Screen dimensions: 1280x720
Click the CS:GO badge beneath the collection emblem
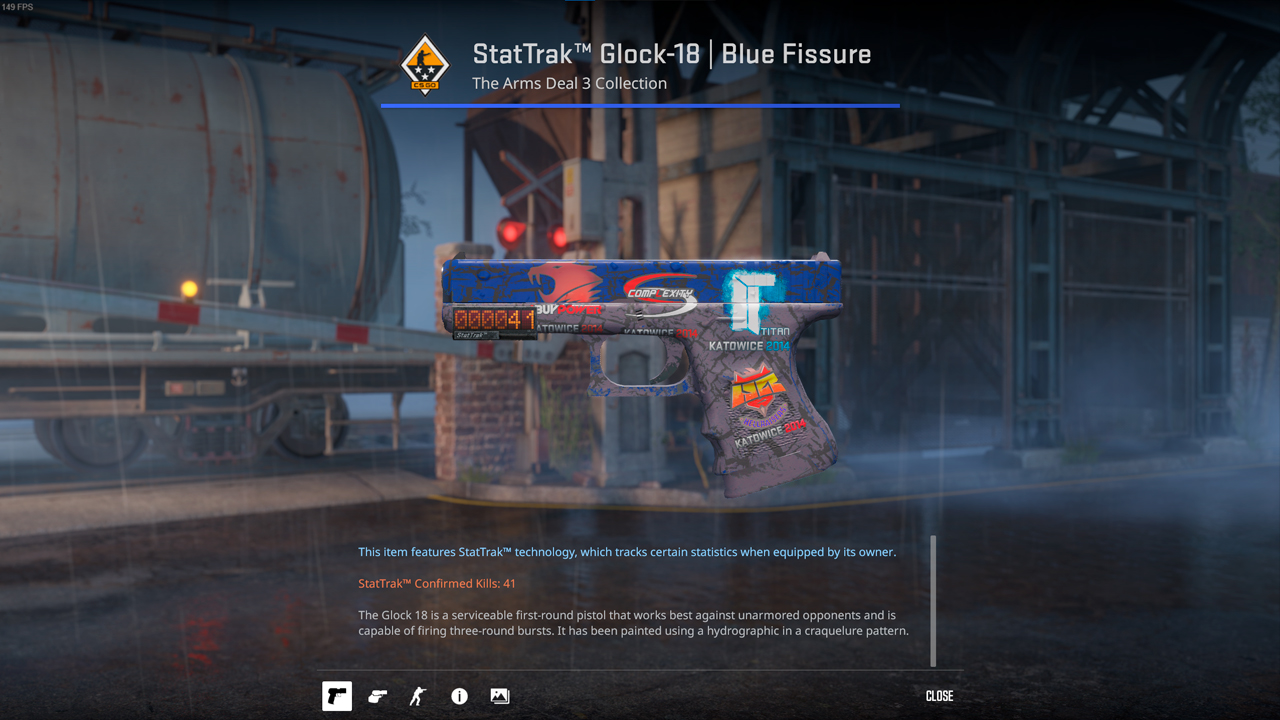click(x=426, y=85)
